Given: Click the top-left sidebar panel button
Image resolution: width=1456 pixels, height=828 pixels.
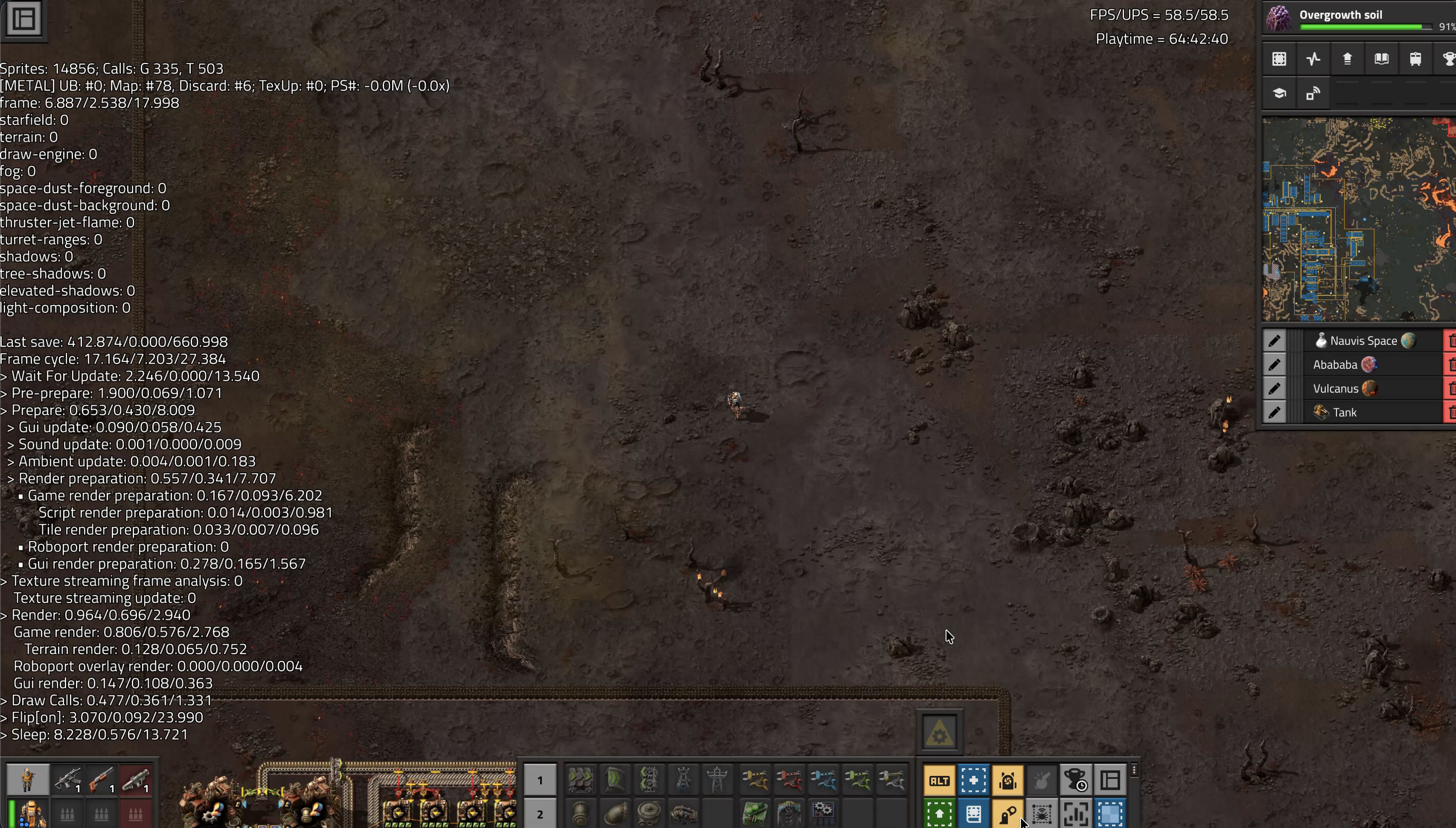Looking at the screenshot, I should click(24, 19).
